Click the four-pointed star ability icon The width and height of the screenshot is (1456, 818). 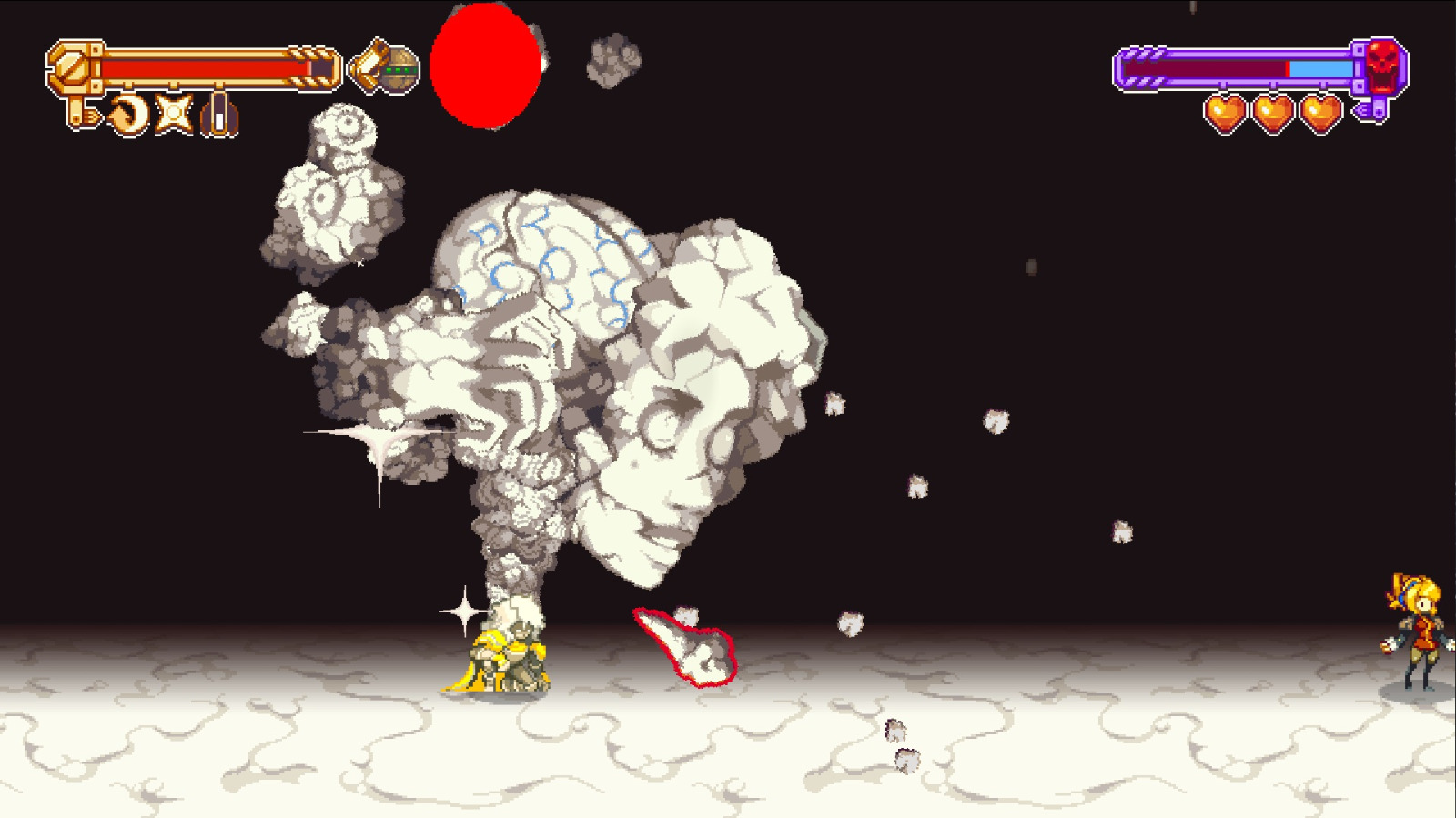point(173,113)
